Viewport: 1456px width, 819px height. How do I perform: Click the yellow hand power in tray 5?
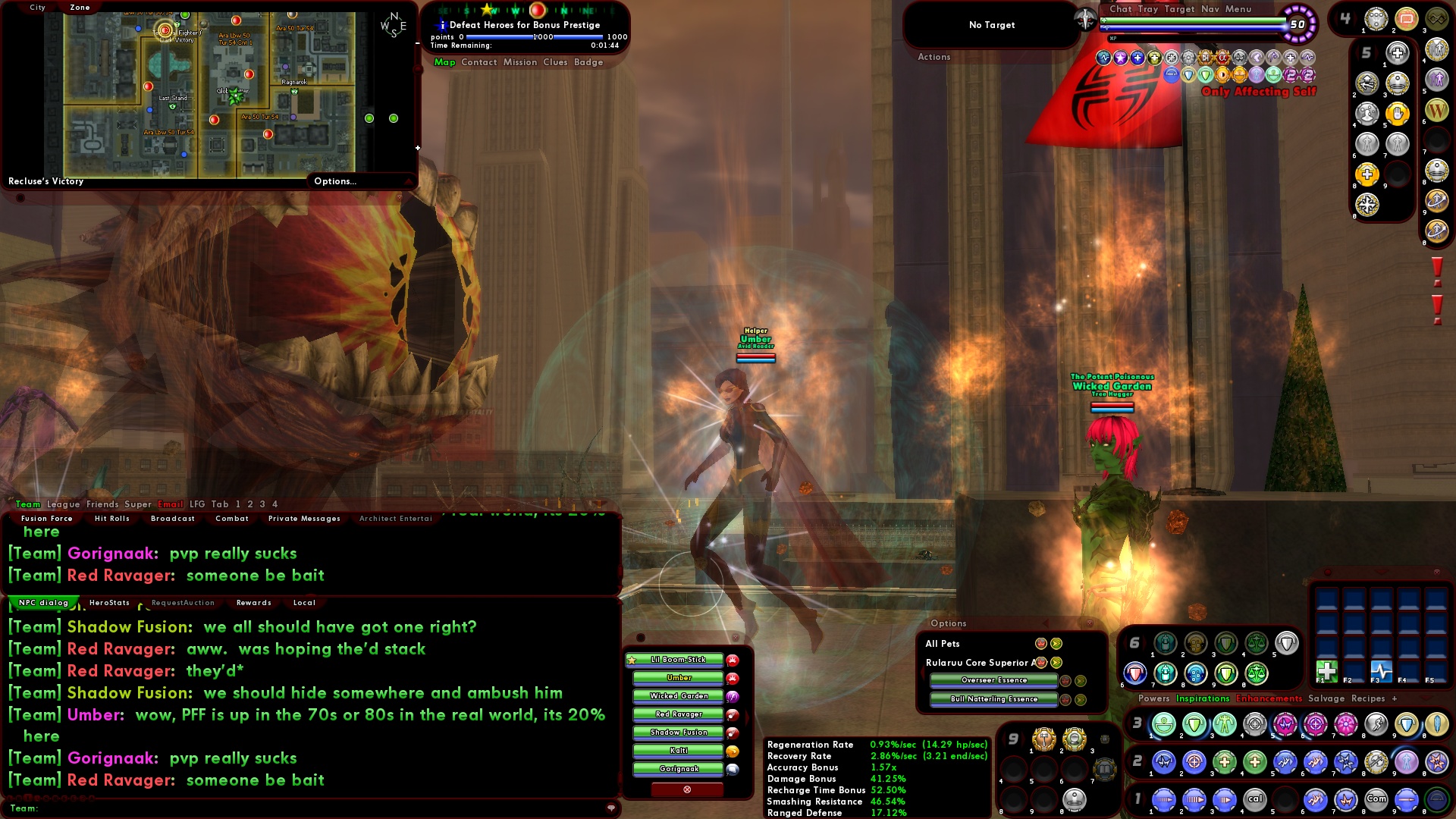(1398, 114)
